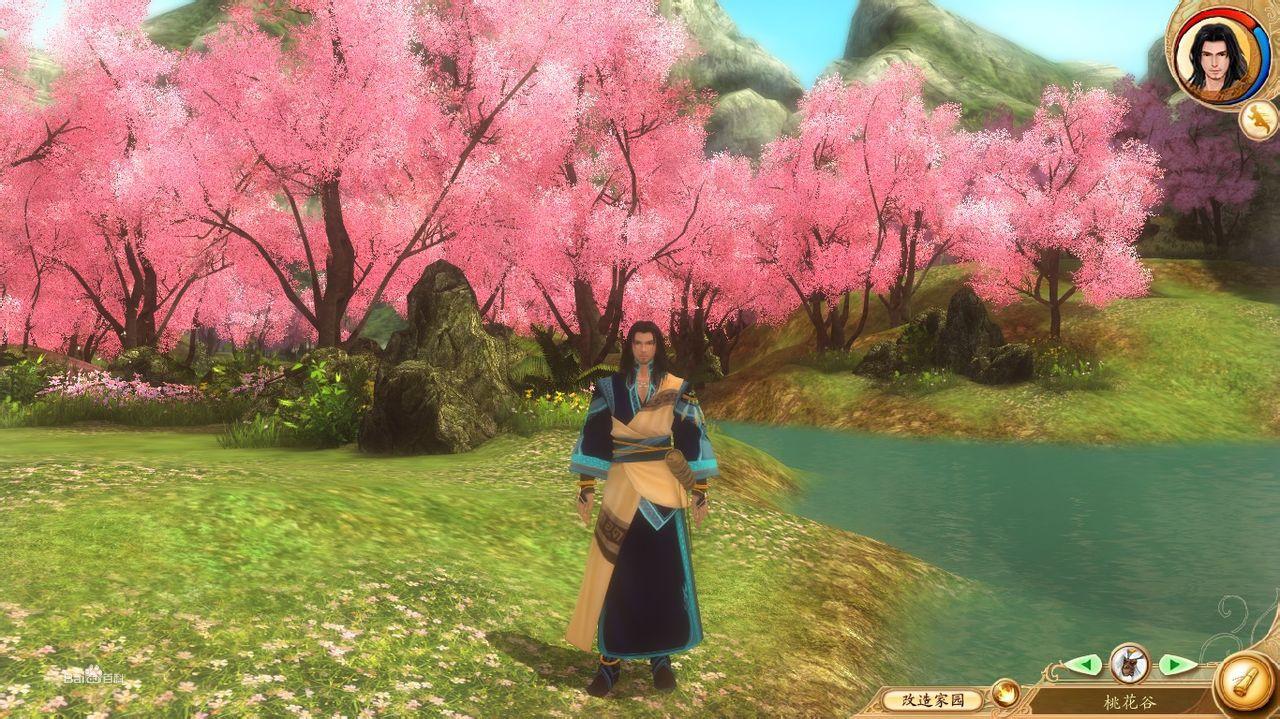This screenshot has height=719, width=1280.
Task: Select the previous location with the left arrow
Action: (x=1082, y=664)
